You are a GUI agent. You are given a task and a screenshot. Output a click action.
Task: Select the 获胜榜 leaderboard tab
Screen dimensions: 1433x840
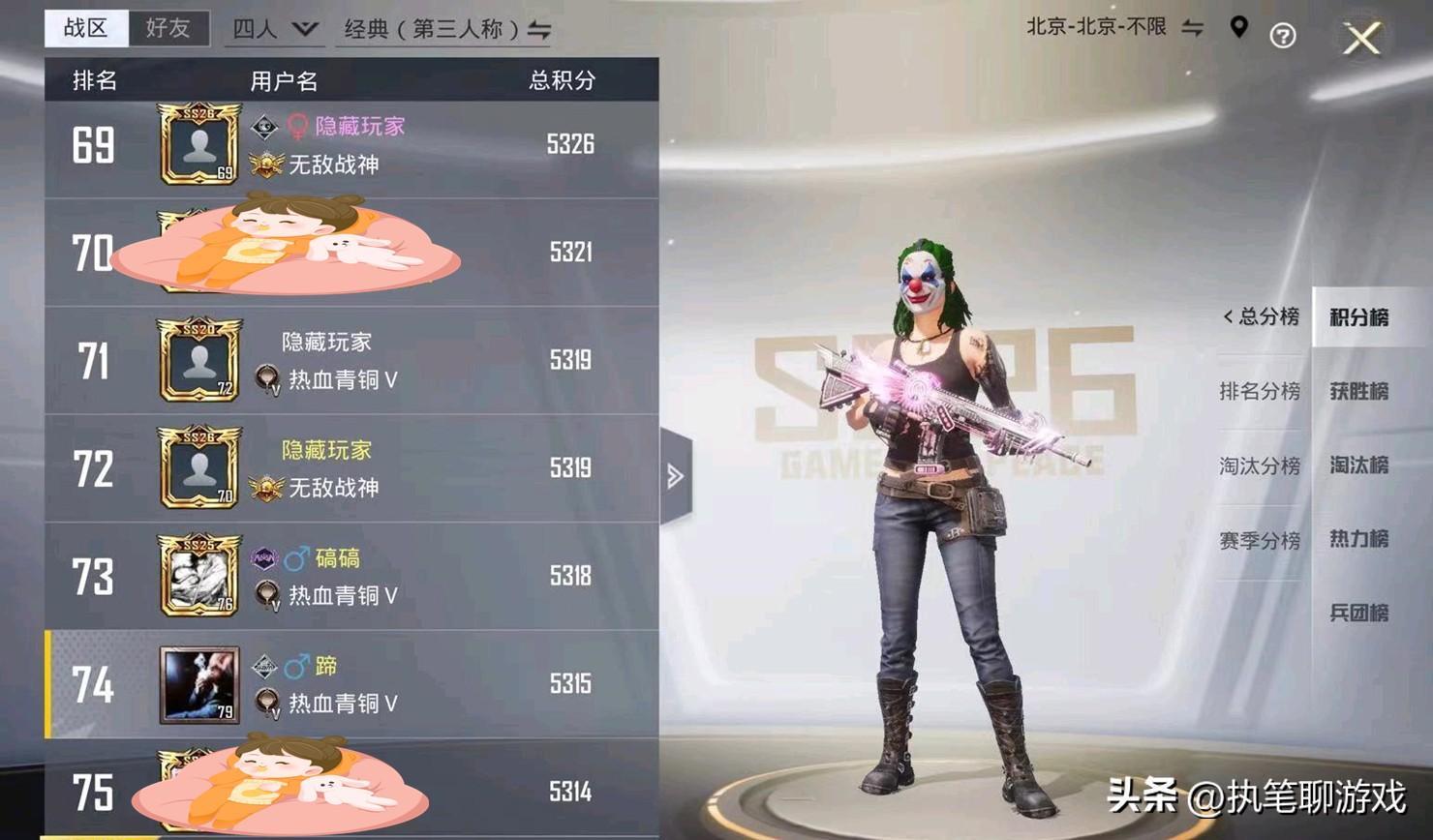1358,391
